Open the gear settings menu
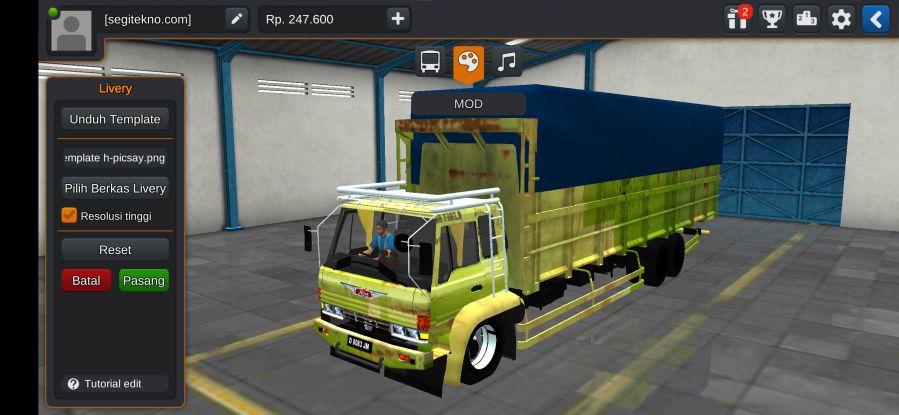899x415 pixels. 841,18
